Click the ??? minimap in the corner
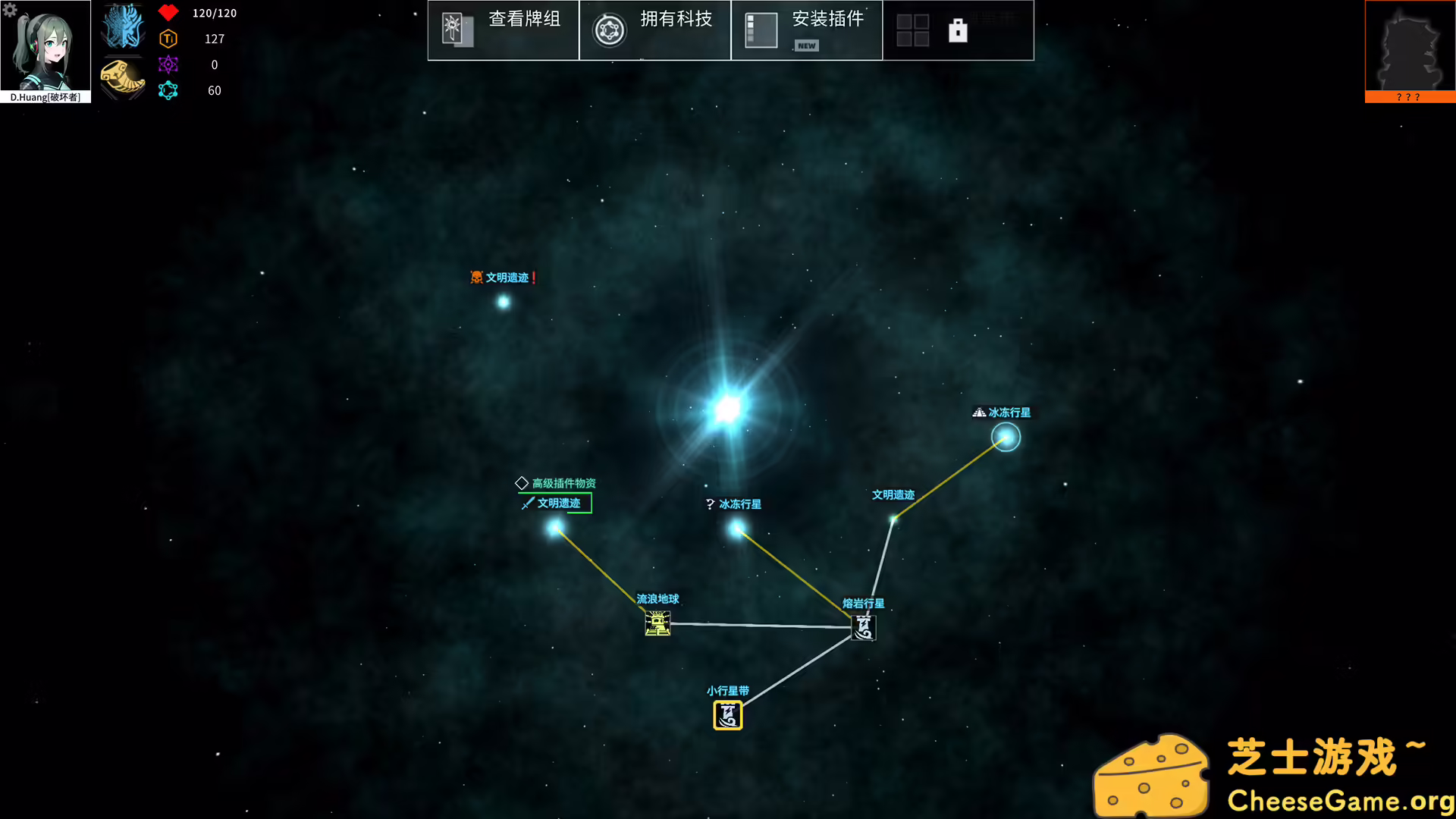 1410,51
